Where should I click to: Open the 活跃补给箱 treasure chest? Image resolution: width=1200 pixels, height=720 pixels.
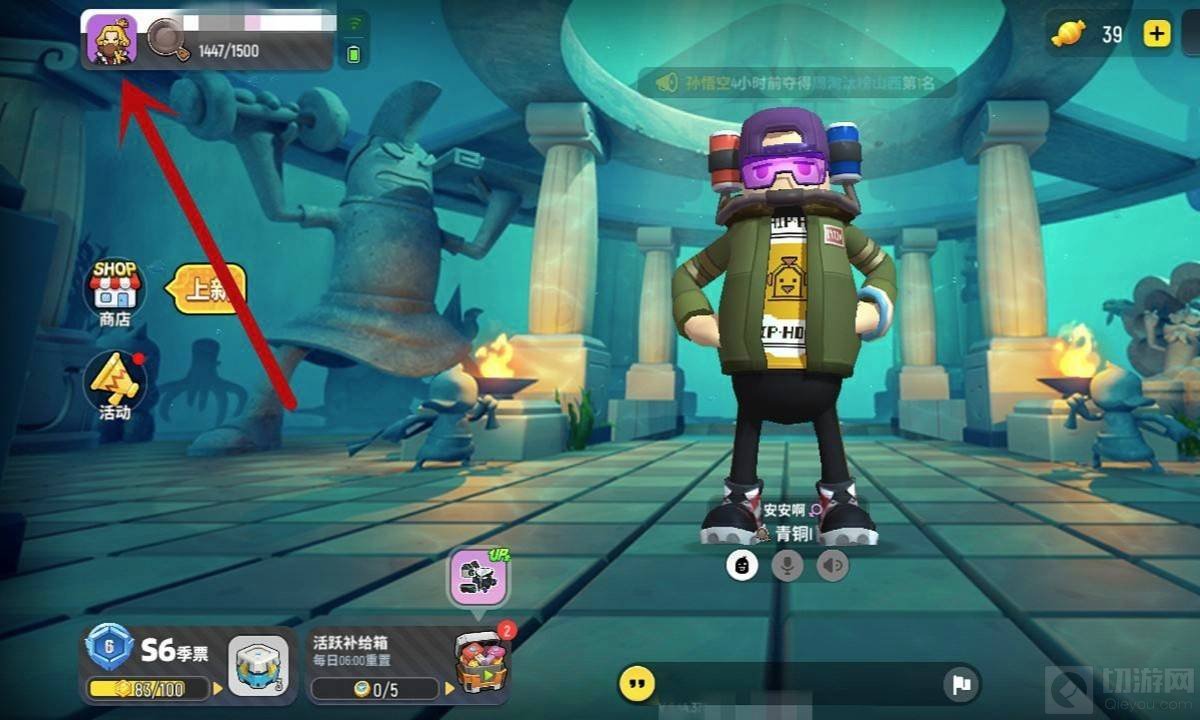click(x=482, y=662)
